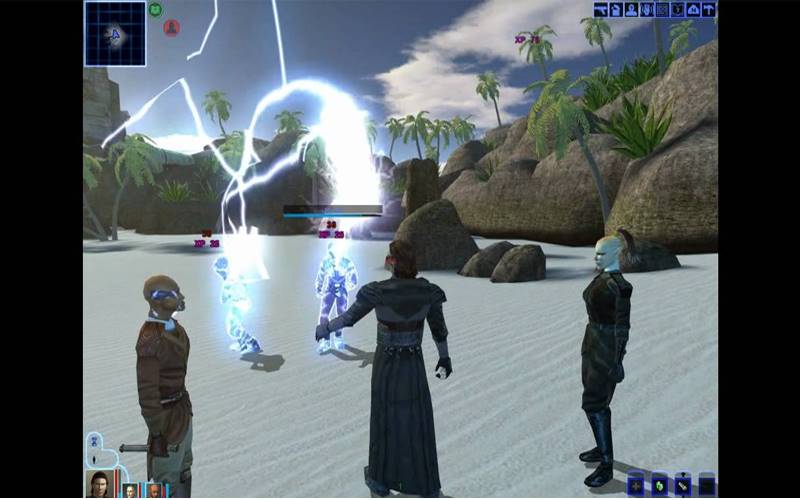Open the Journal quests icon
This screenshot has width=800, height=500.
(678, 9)
